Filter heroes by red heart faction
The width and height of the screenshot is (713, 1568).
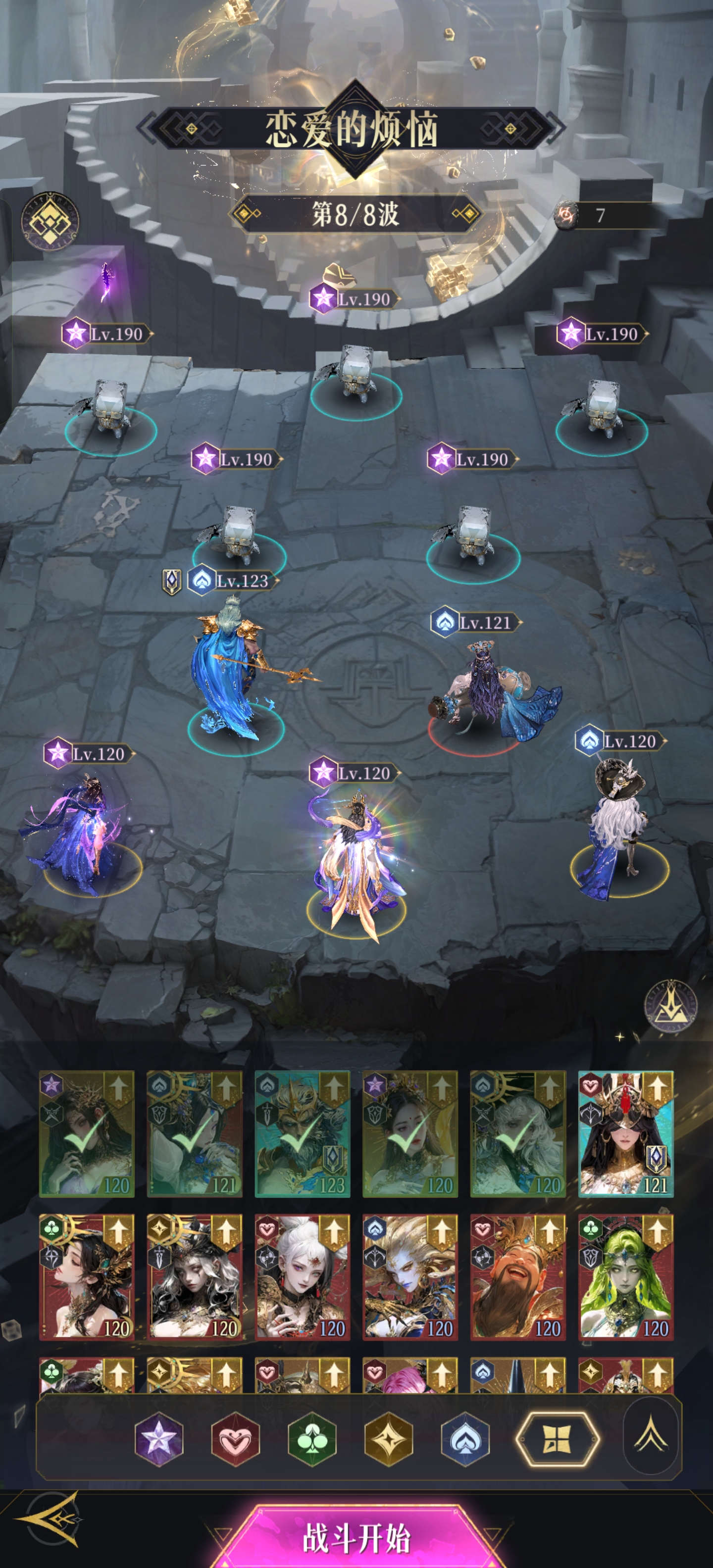click(235, 1440)
